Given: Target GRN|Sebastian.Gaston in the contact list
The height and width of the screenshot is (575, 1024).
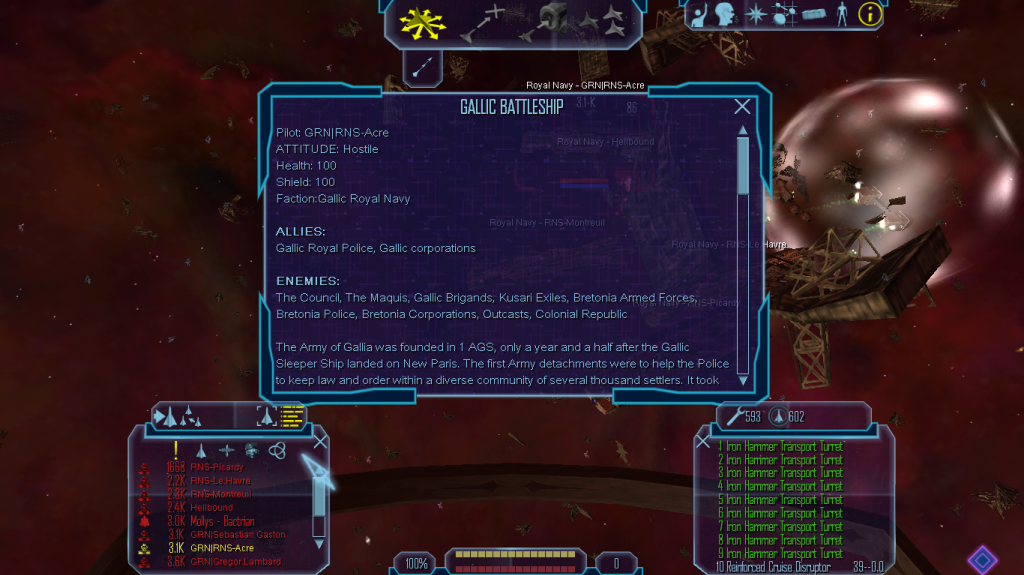Looking at the screenshot, I should click(x=237, y=535).
